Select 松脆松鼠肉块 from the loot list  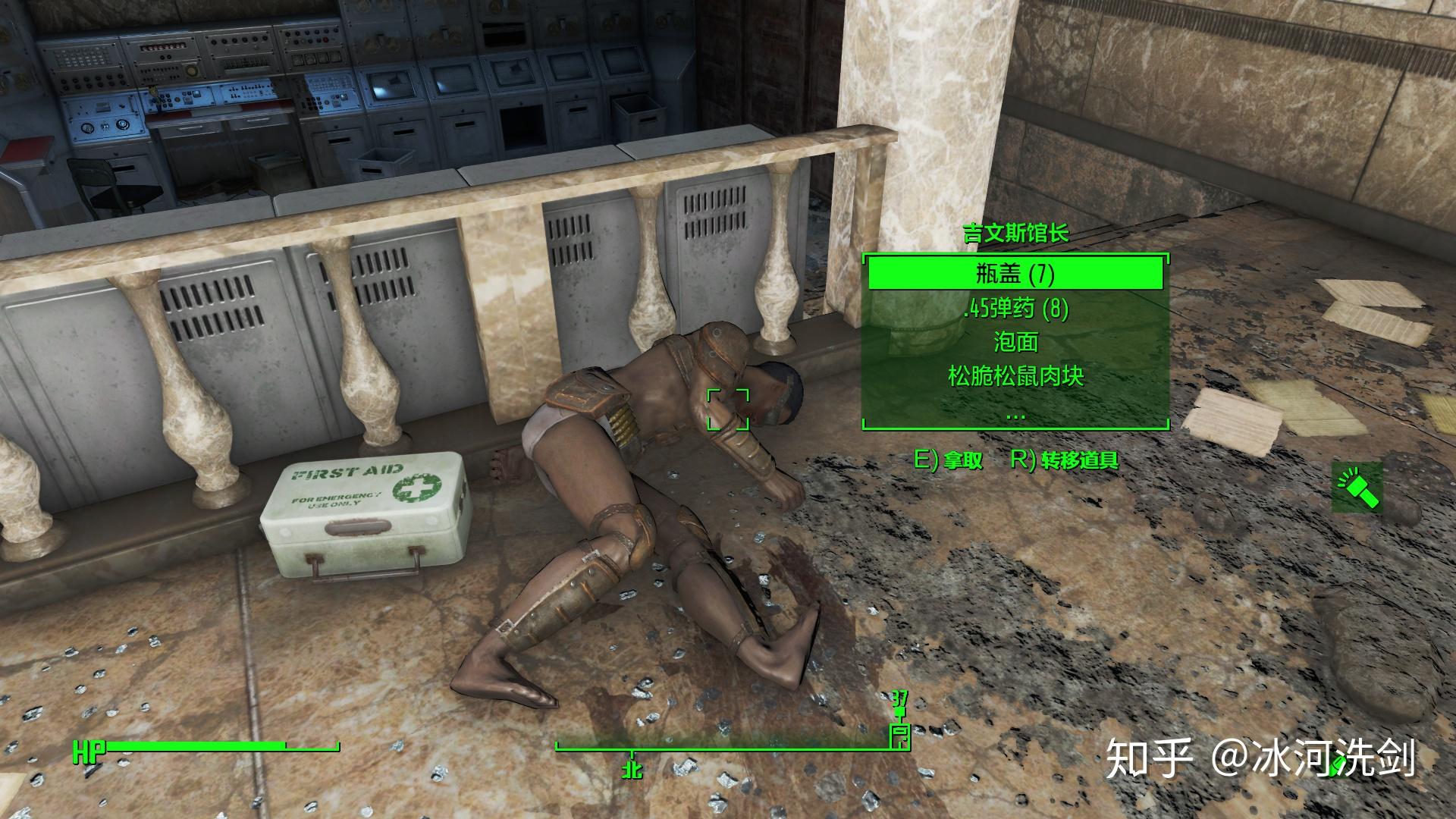click(1015, 376)
